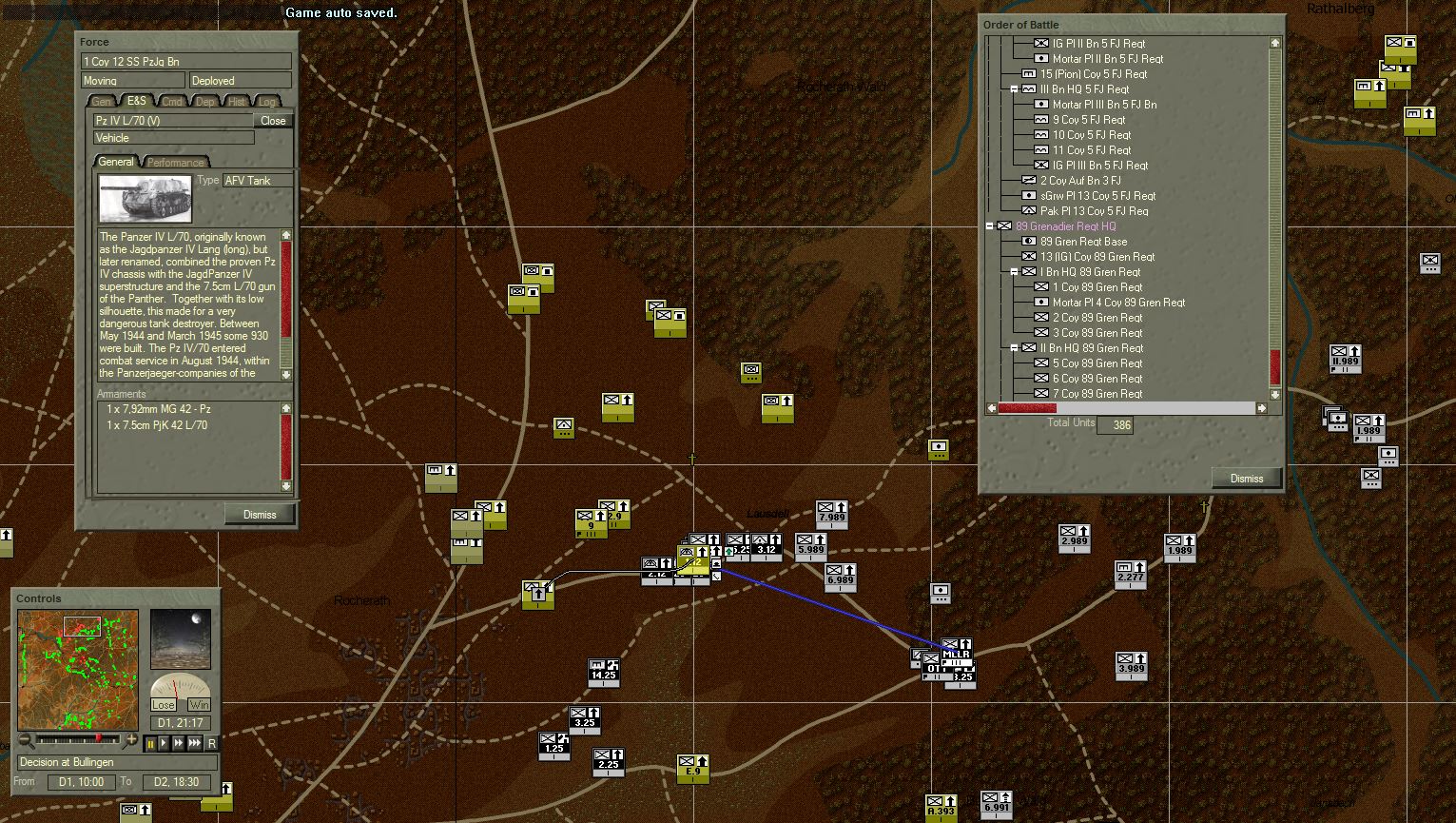Image resolution: width=1456 pixels, height=823 pixels.
Task: Close the Pz IV L/70 equipment view
Action: (272, 120)
